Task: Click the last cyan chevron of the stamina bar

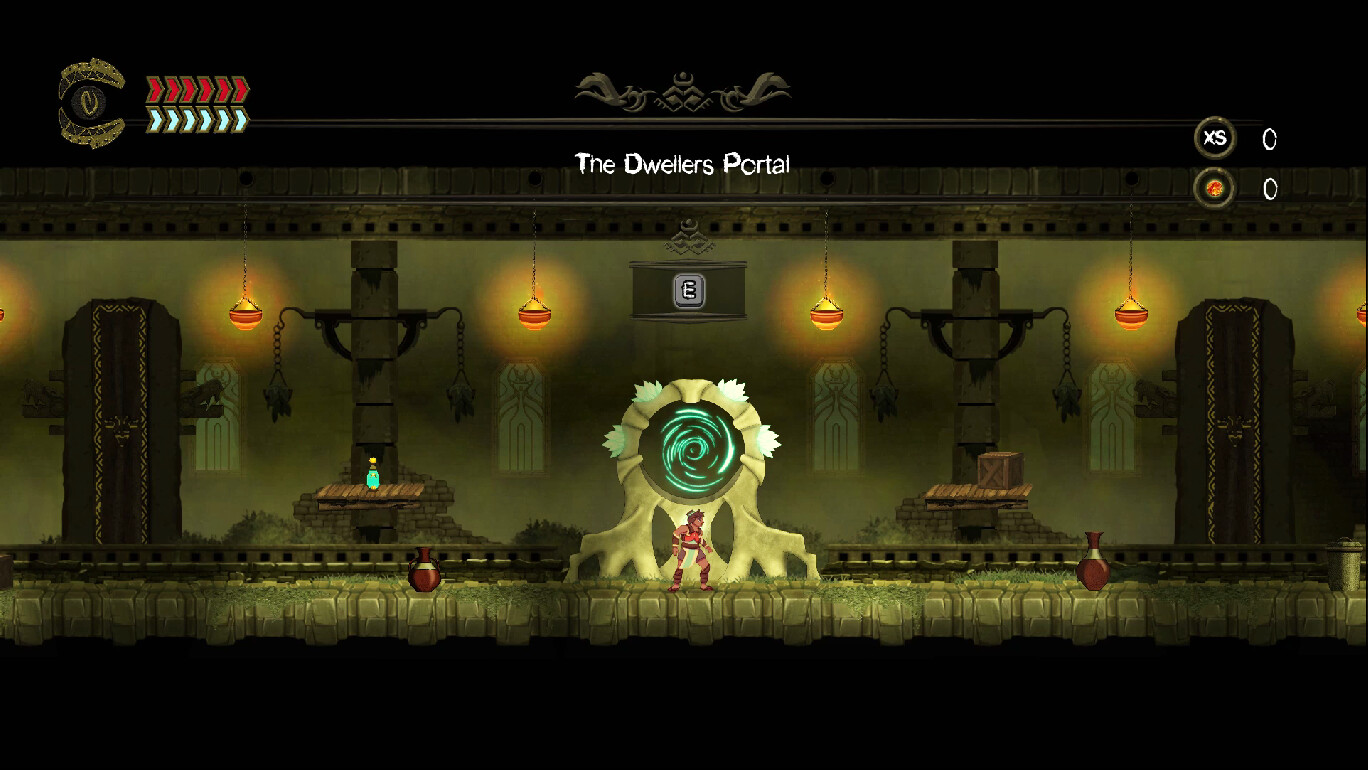Action: [x=240, y=117]
